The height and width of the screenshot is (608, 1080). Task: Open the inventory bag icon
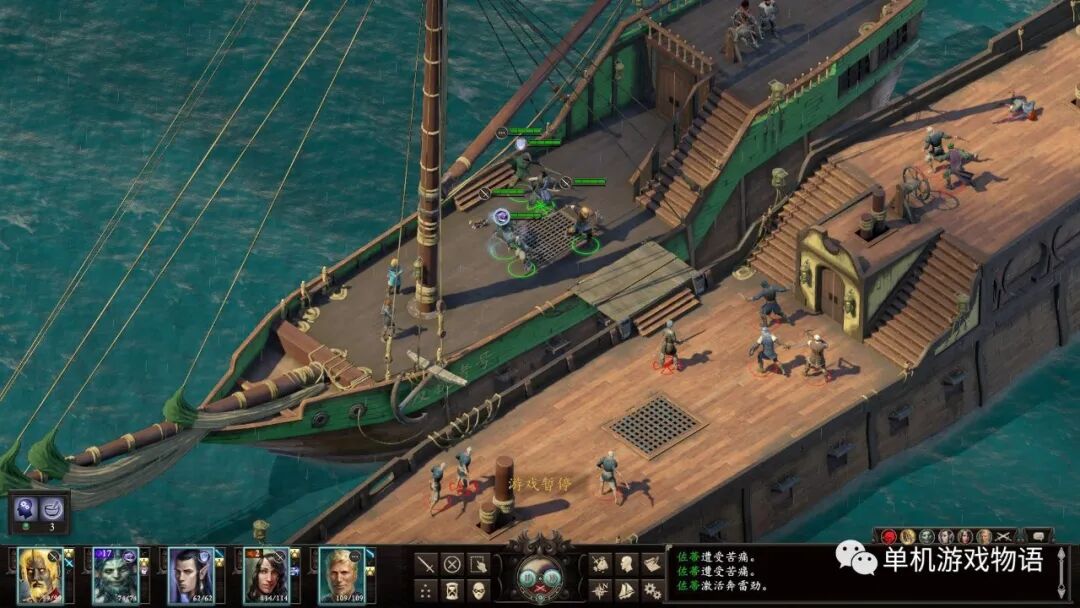pos(600,565)
